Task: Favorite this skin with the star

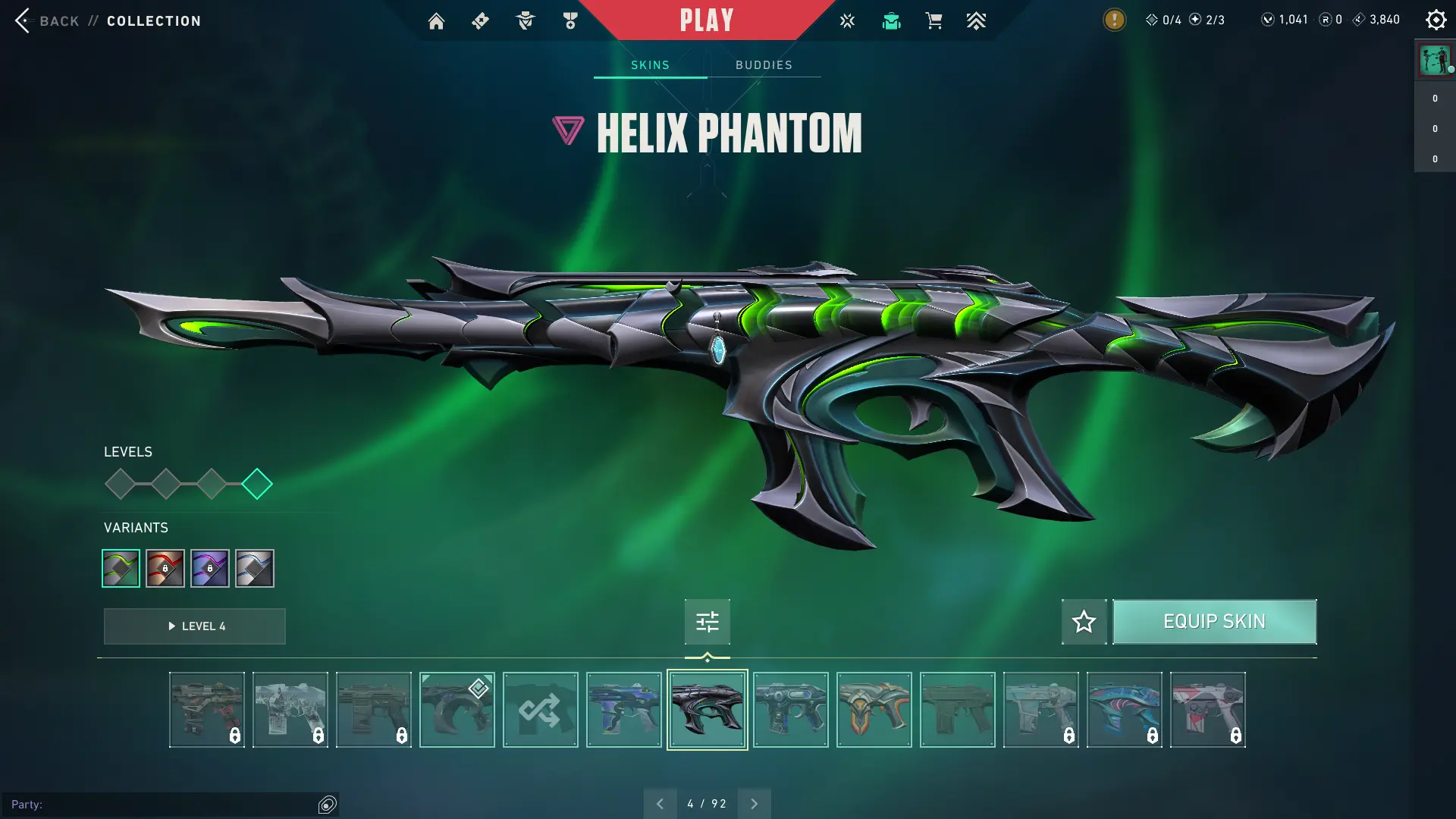Action: (x=1084, y=622)
